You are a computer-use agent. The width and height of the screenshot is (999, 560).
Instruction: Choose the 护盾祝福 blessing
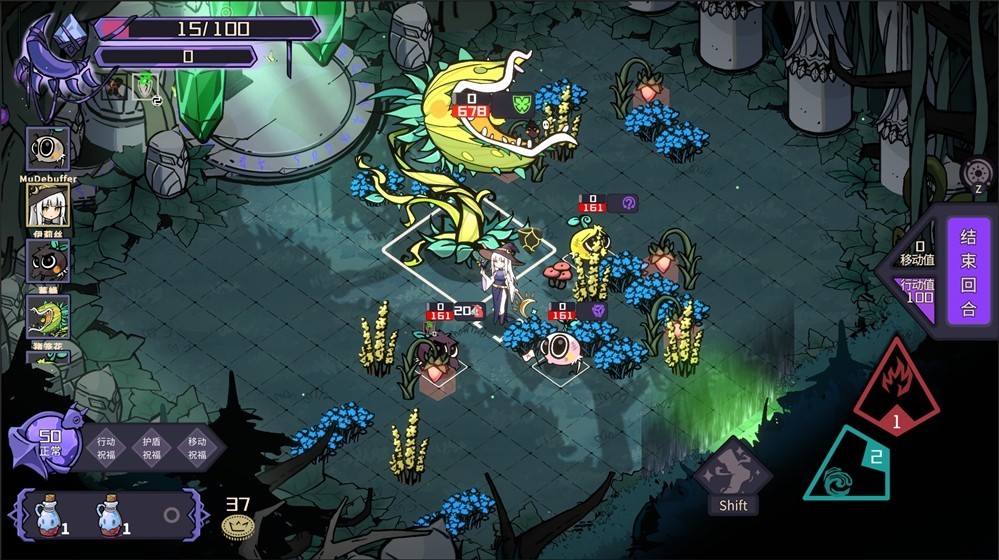click(x=151, y=447)
